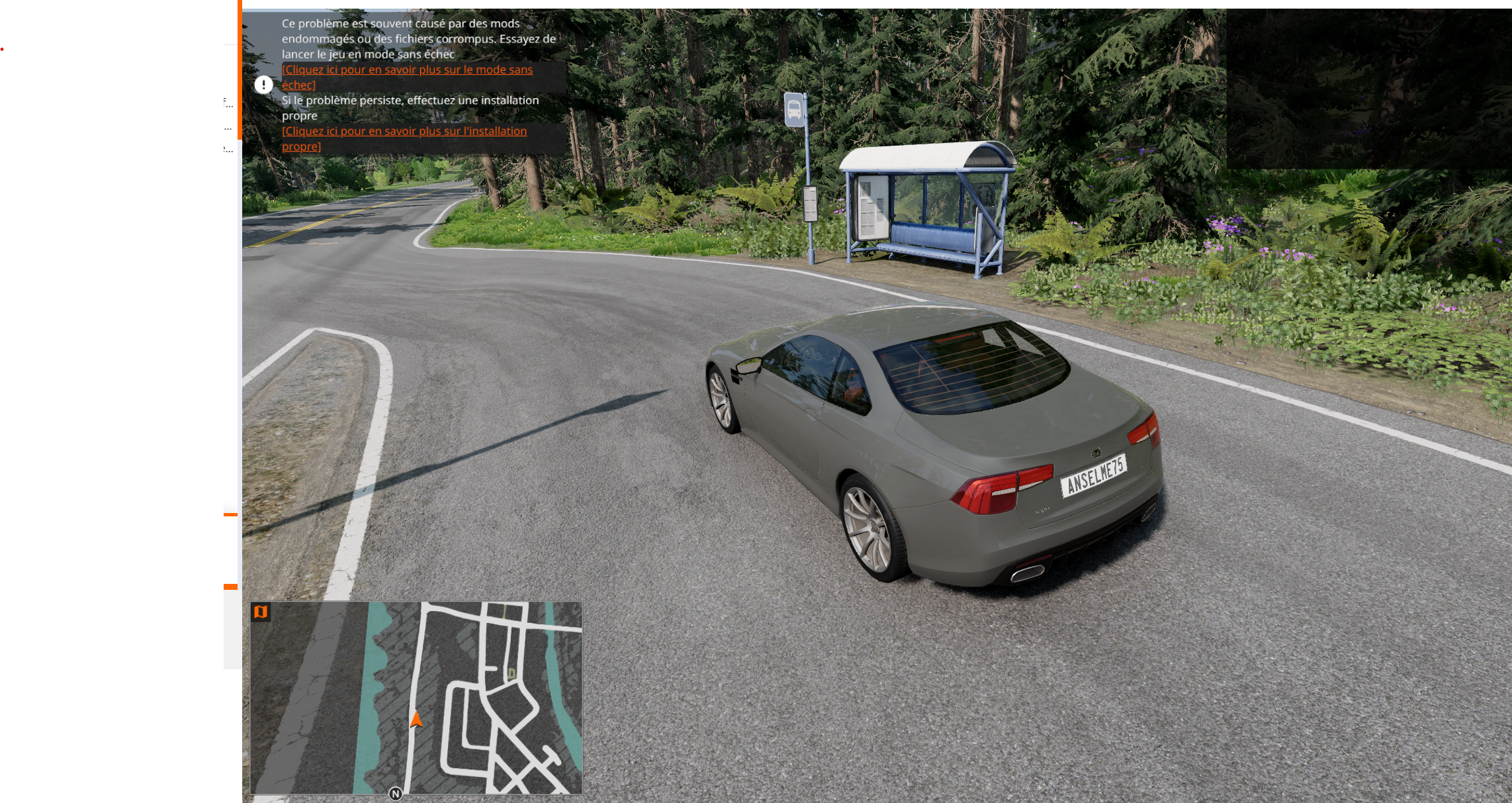This screenshot has width=1512, height=803.
Task: Open the safe mode info link
Action: 406,70
